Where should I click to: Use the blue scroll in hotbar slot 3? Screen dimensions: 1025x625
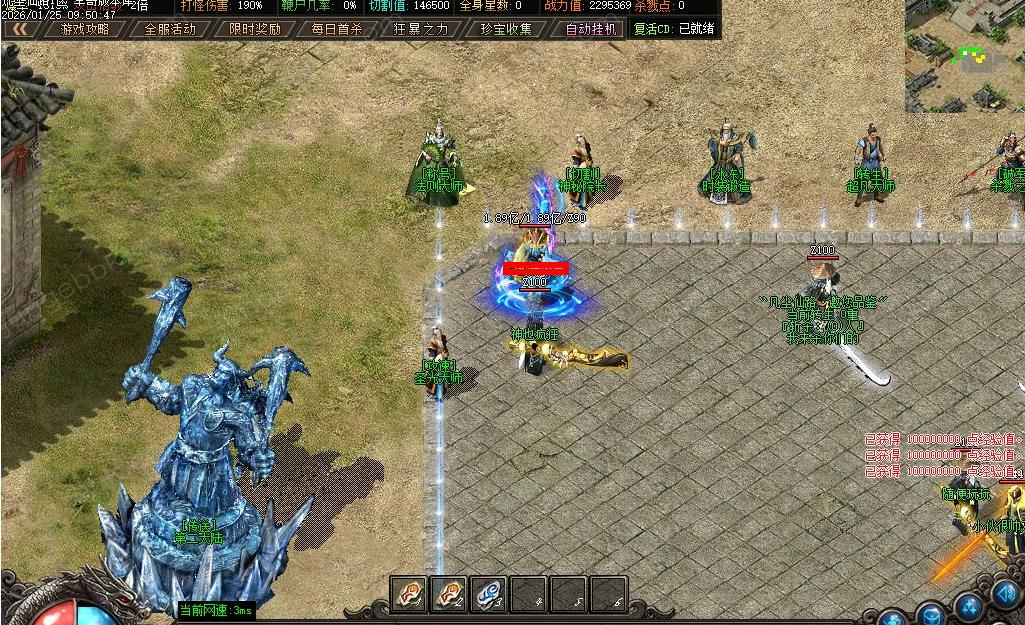click(487, 594)
